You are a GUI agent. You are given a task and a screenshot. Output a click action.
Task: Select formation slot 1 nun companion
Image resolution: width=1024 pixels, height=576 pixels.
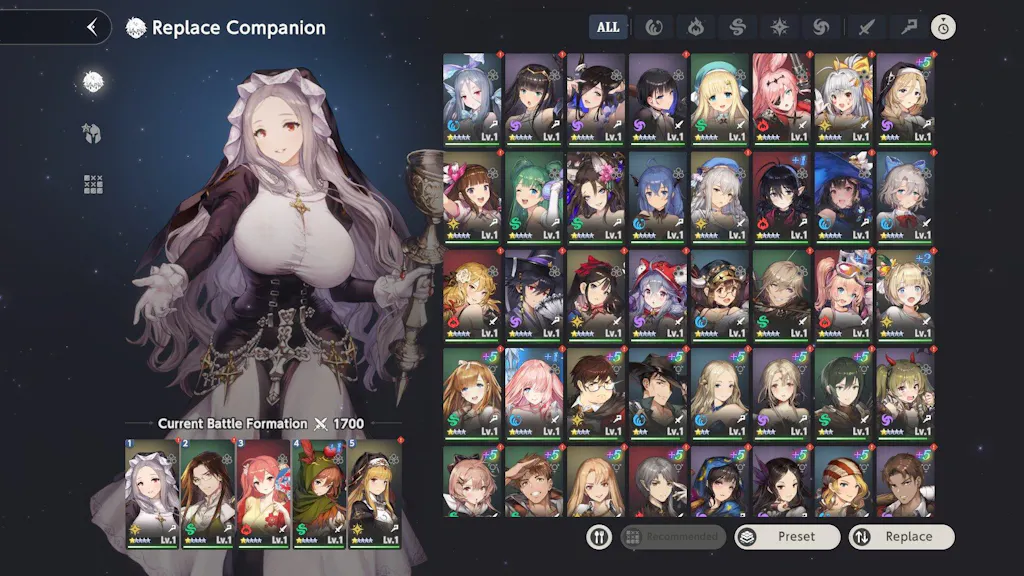pyautogui.click(x=151, y=493)
